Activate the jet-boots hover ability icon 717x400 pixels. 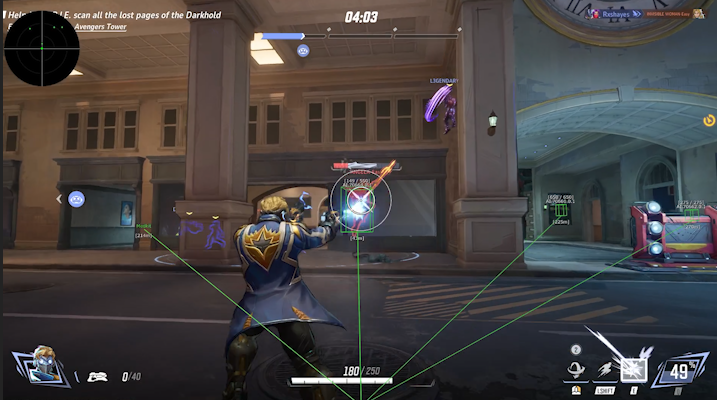(x=577, y=371)
